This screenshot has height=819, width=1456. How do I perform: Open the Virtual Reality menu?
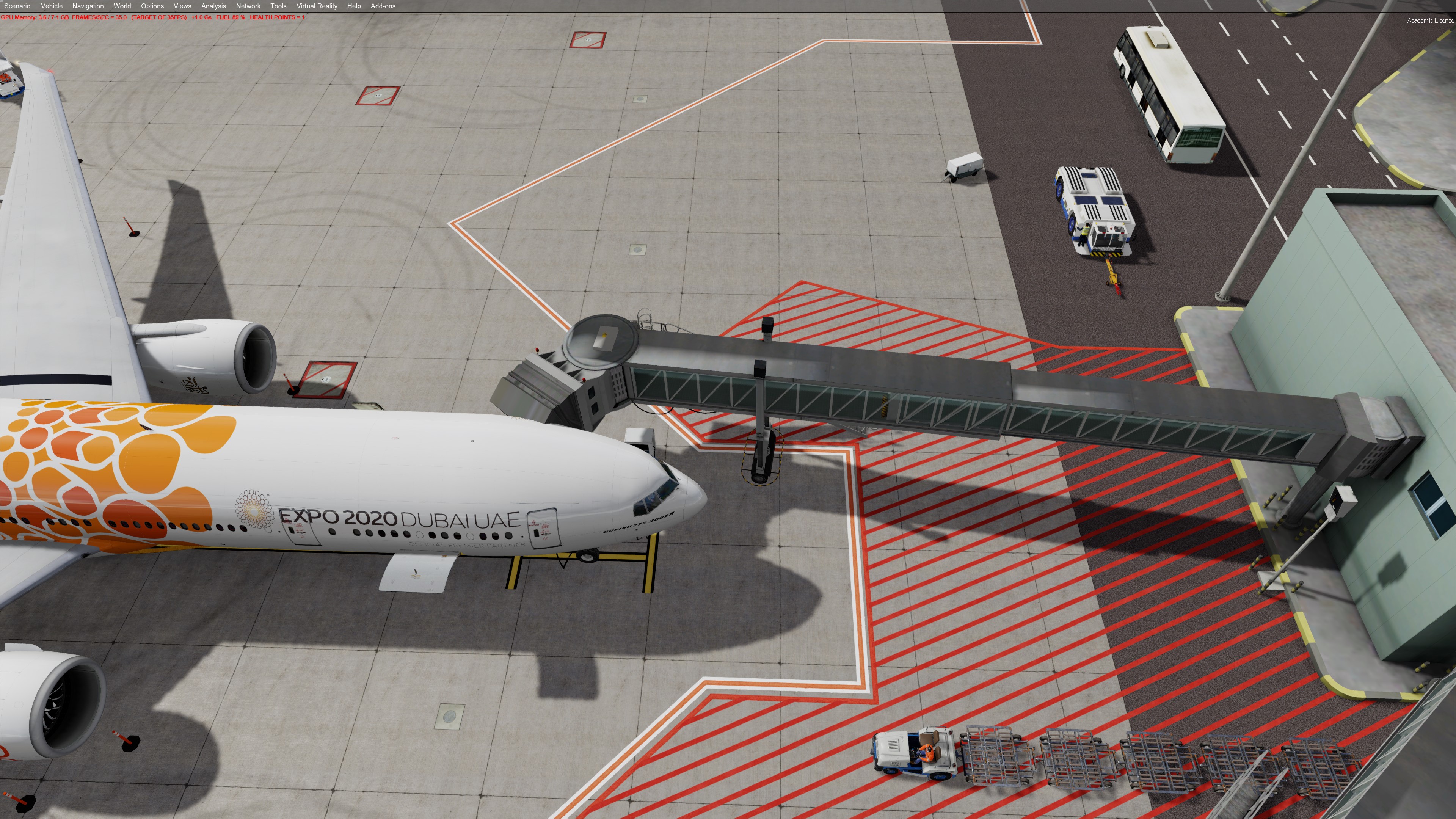tap(317, 6)
